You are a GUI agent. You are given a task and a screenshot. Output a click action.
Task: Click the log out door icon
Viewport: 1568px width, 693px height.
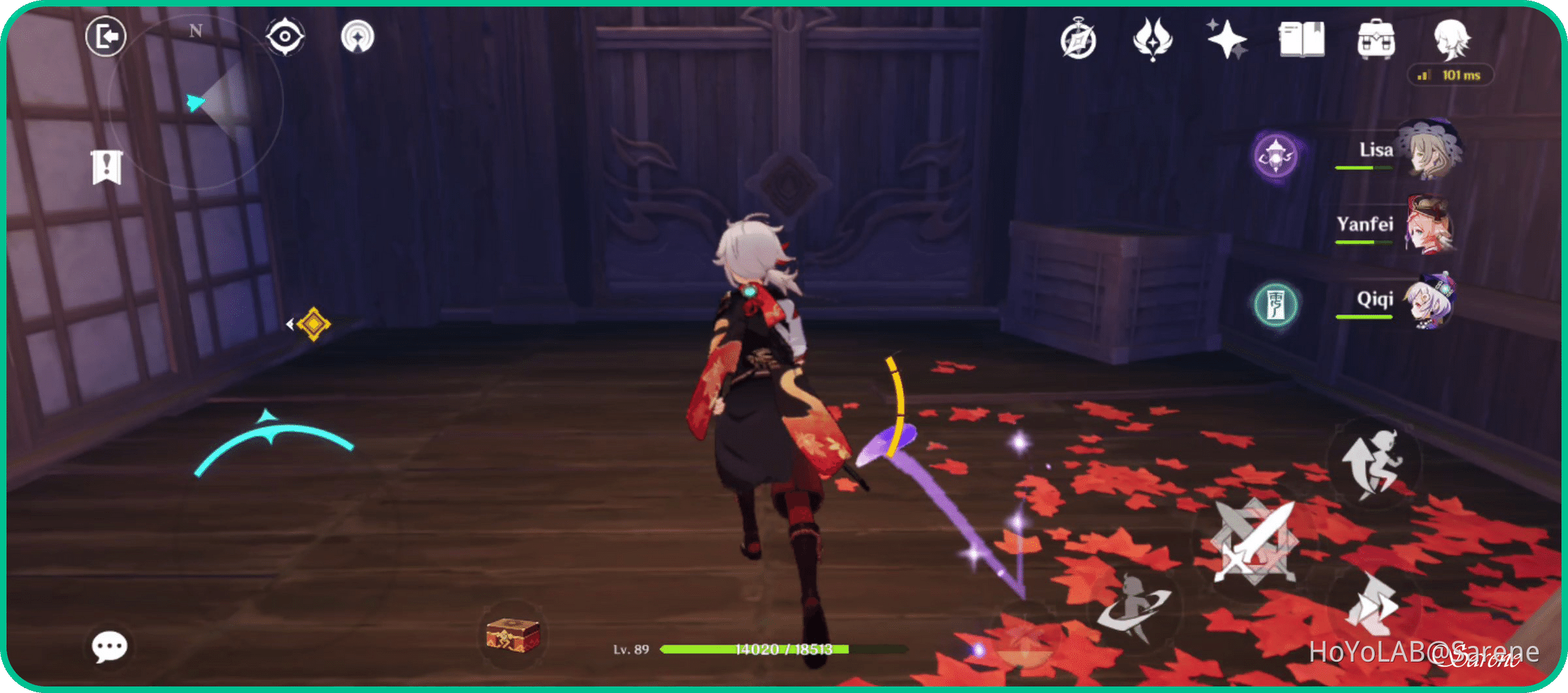105,36
